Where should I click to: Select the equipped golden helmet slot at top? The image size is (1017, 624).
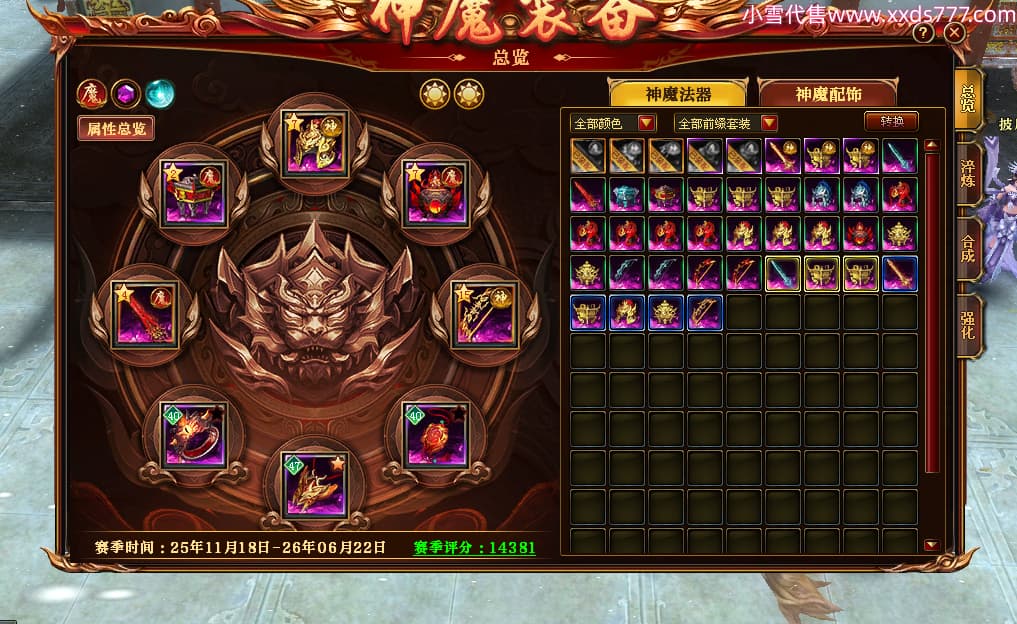tap(312, 144)
